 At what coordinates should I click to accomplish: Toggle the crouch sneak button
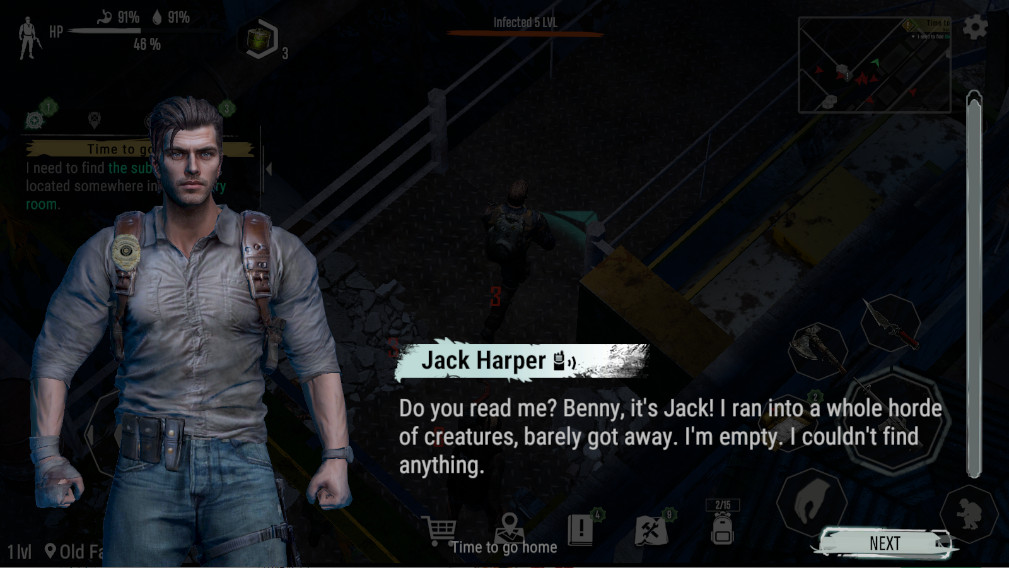[x=968, y=514]
